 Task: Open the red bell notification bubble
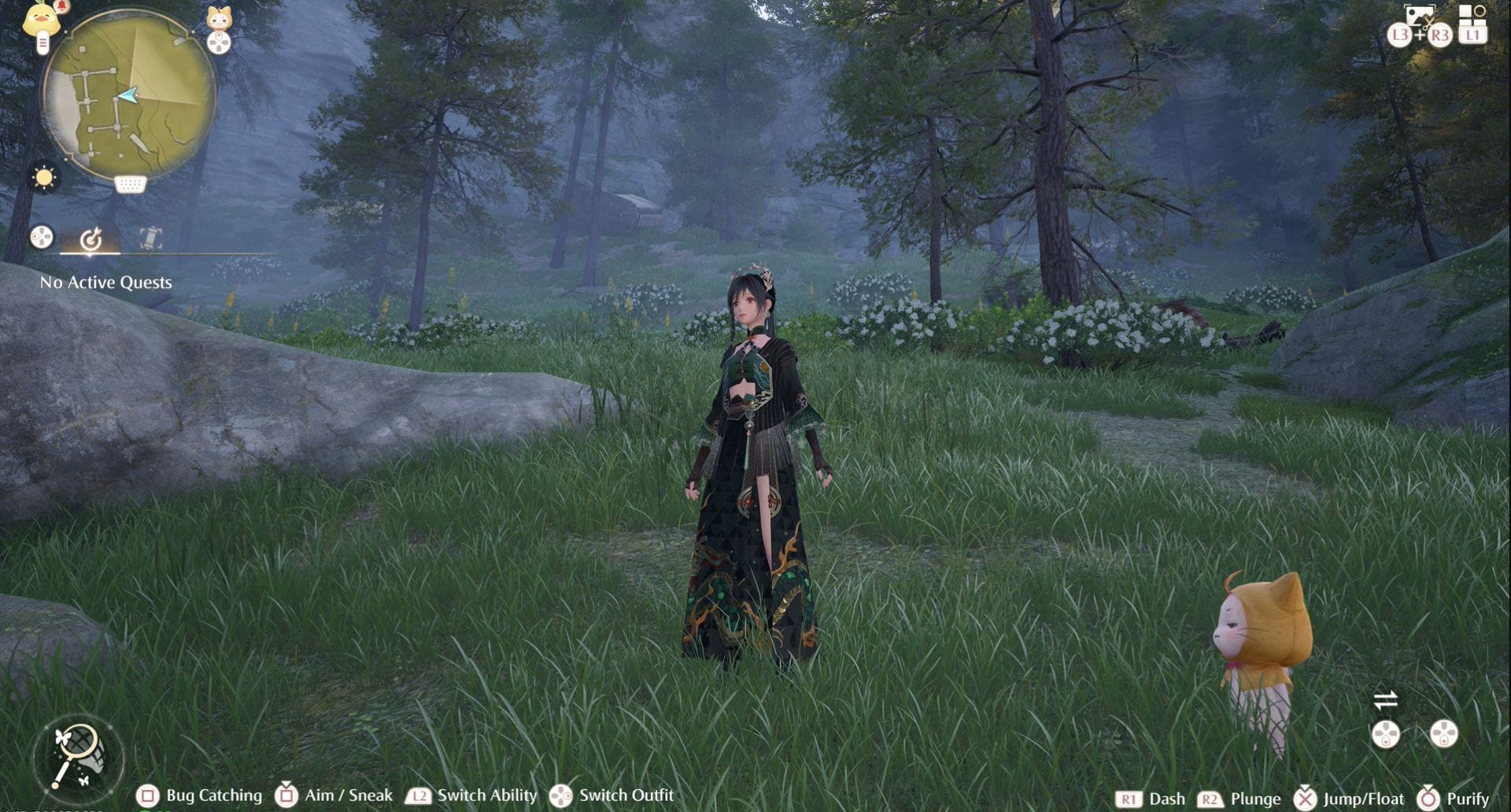(63, 6)
